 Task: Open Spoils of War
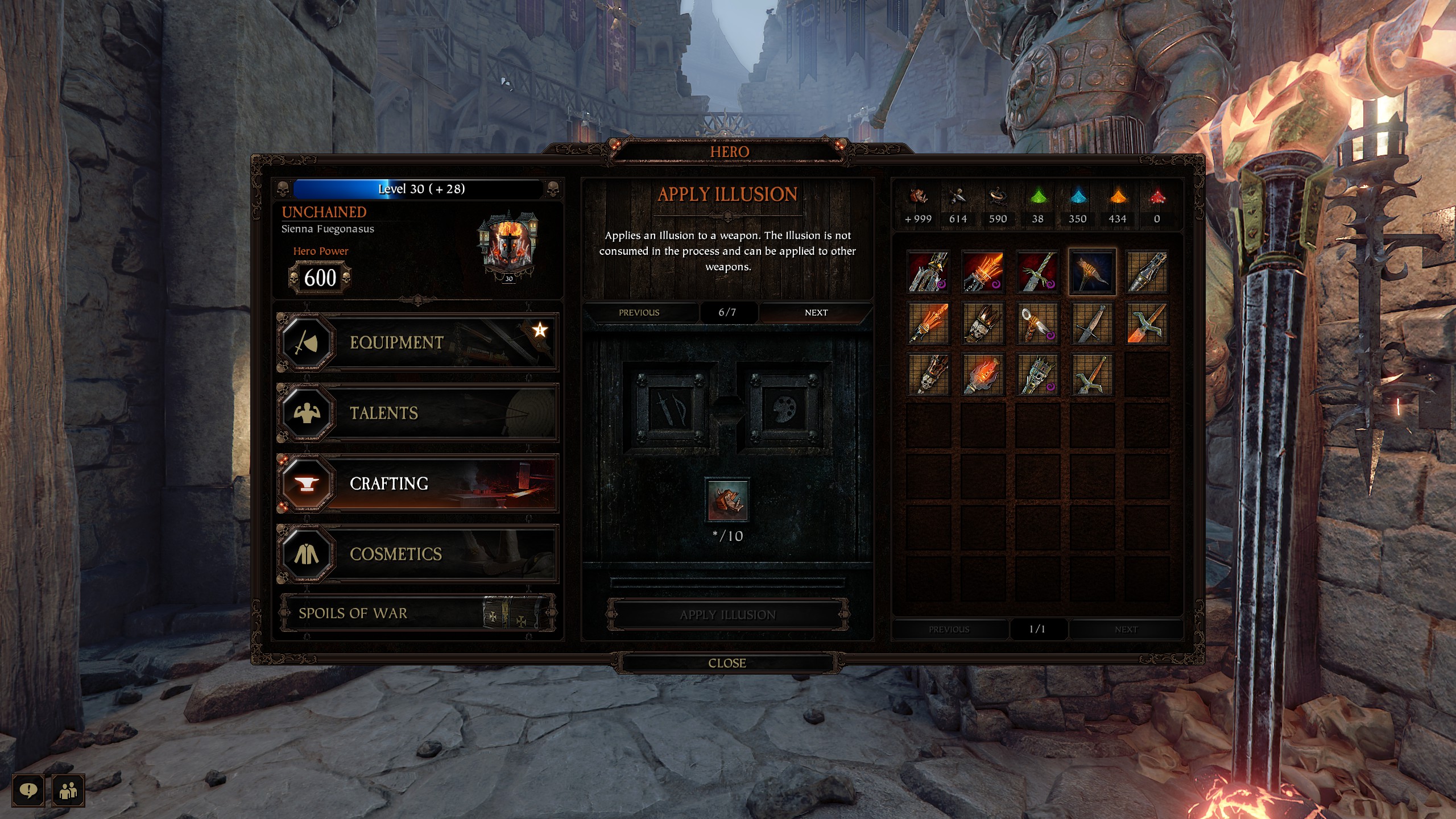(418, 613)
